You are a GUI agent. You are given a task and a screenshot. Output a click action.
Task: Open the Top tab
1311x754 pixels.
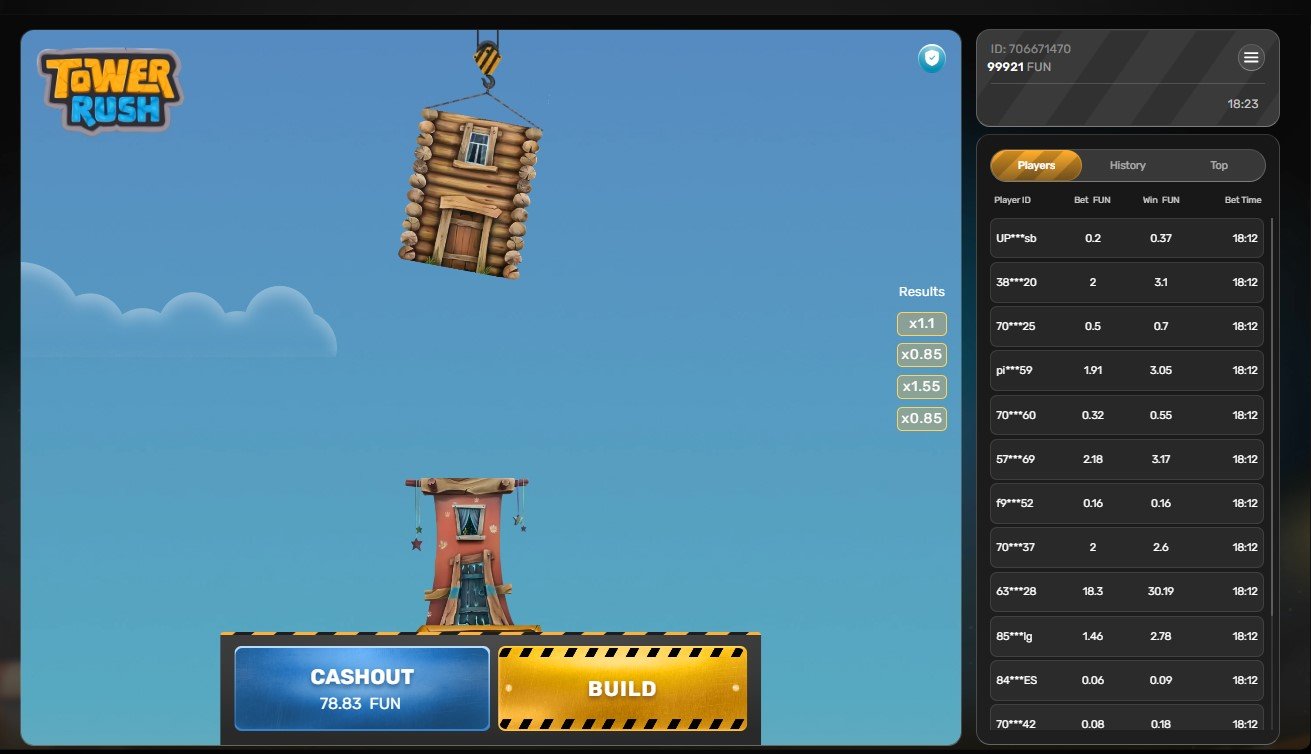click(x=1219, y=165)
